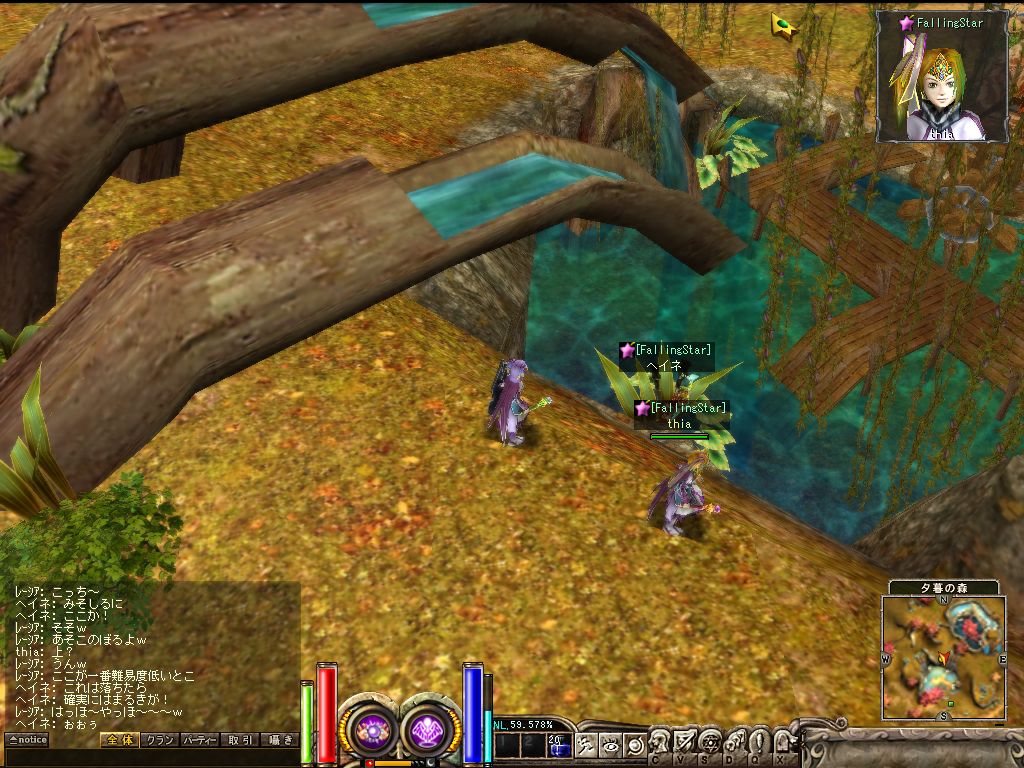
Task: Open the party people icon (D)
Action: [733, 743]
